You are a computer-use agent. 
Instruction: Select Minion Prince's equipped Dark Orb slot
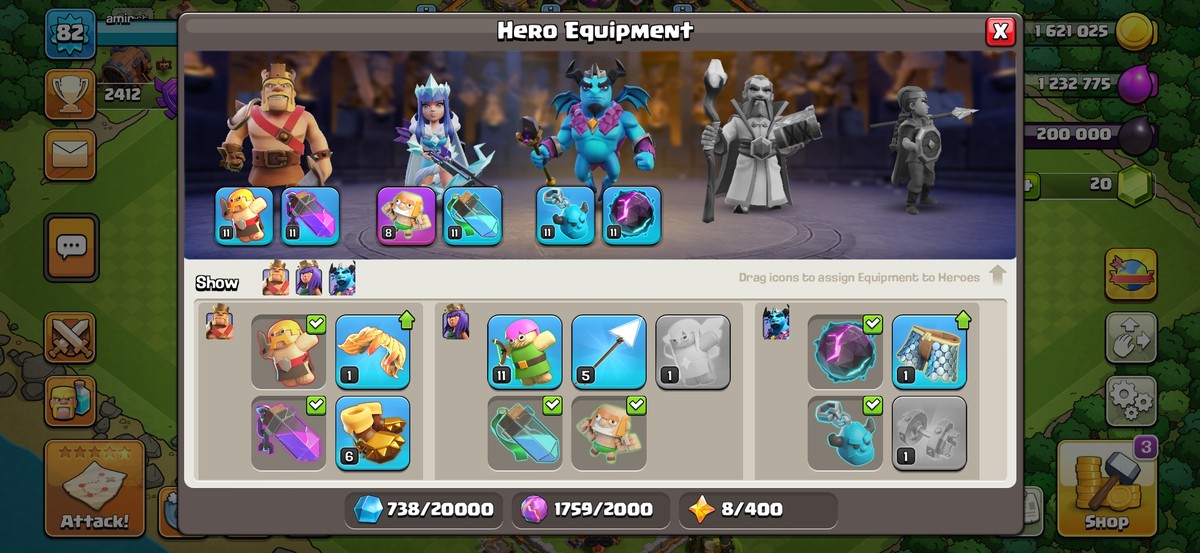tap(631, 215)
